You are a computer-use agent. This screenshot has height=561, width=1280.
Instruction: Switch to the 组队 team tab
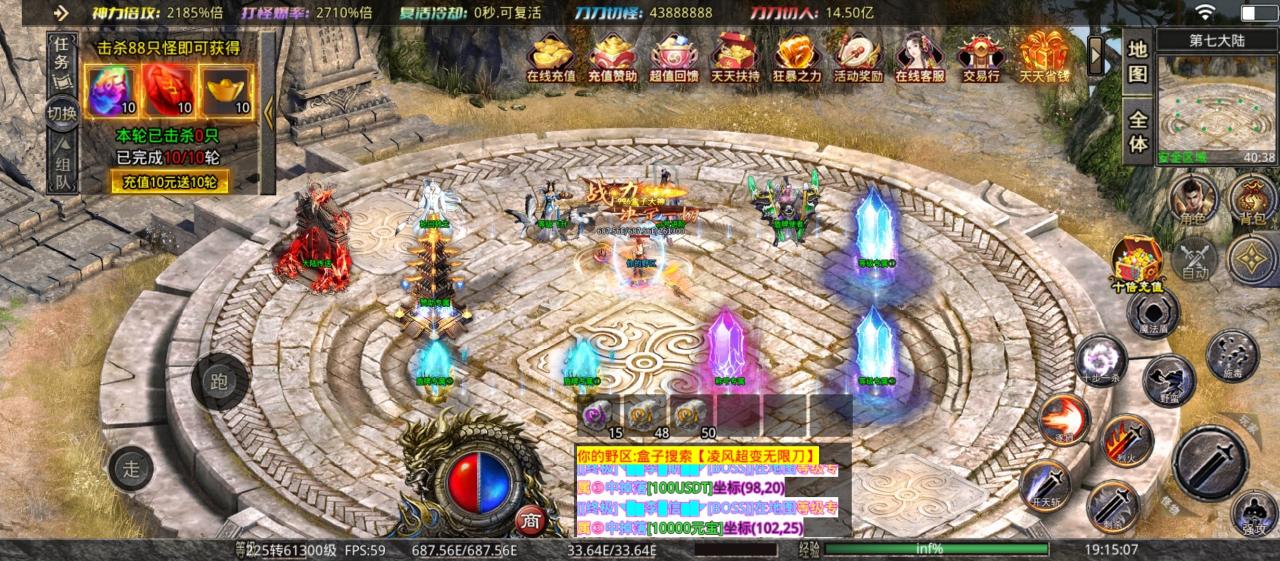(x=62, y=170)
